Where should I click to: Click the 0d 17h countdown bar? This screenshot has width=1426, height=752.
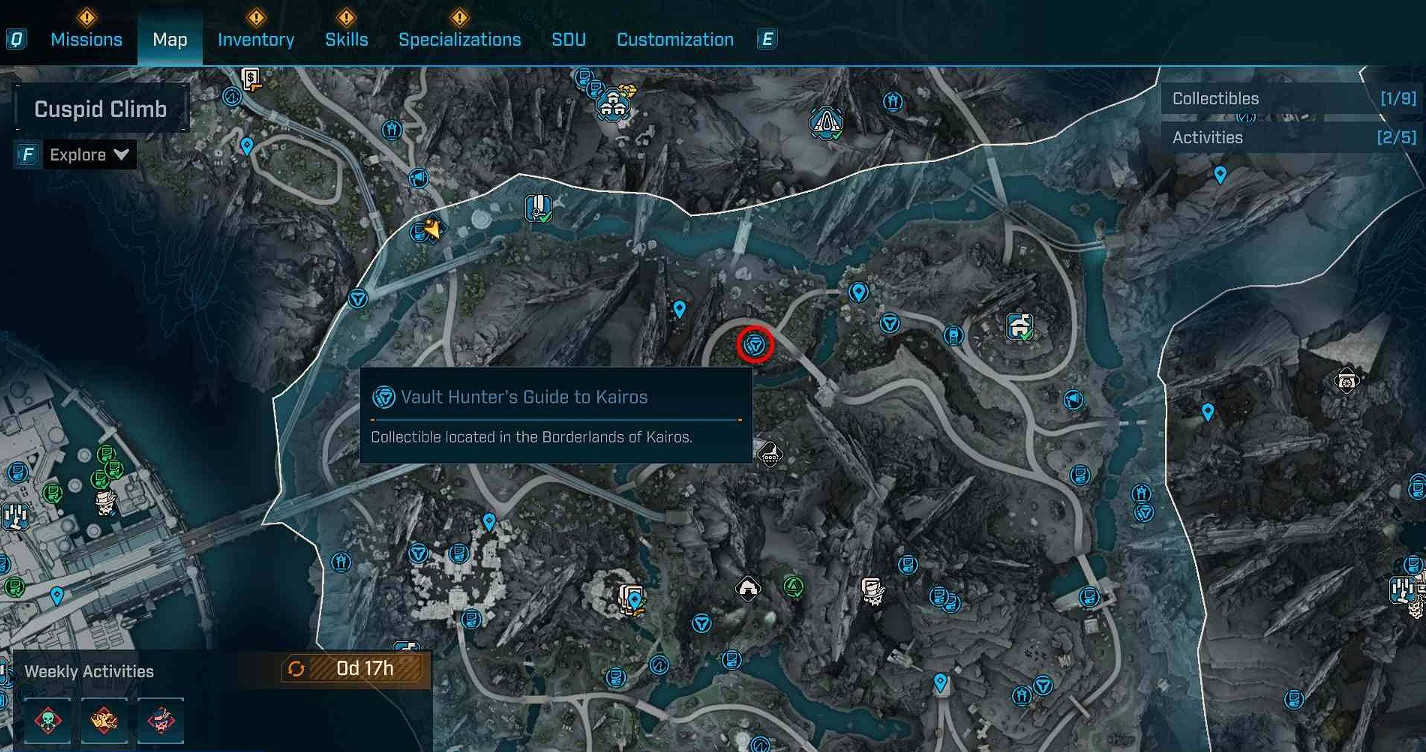pyautogui.click(x=358, y=670)
